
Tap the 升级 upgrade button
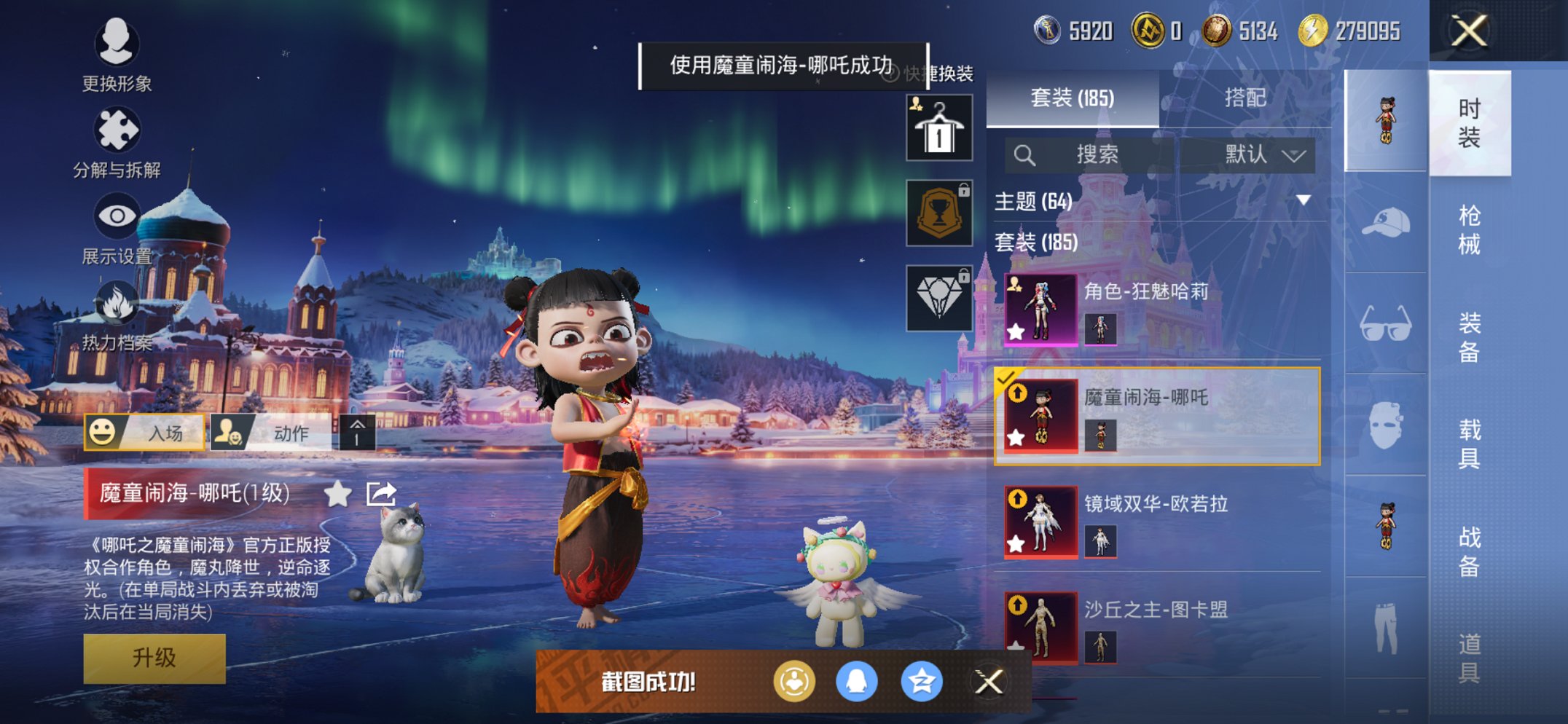pos(154,658)
